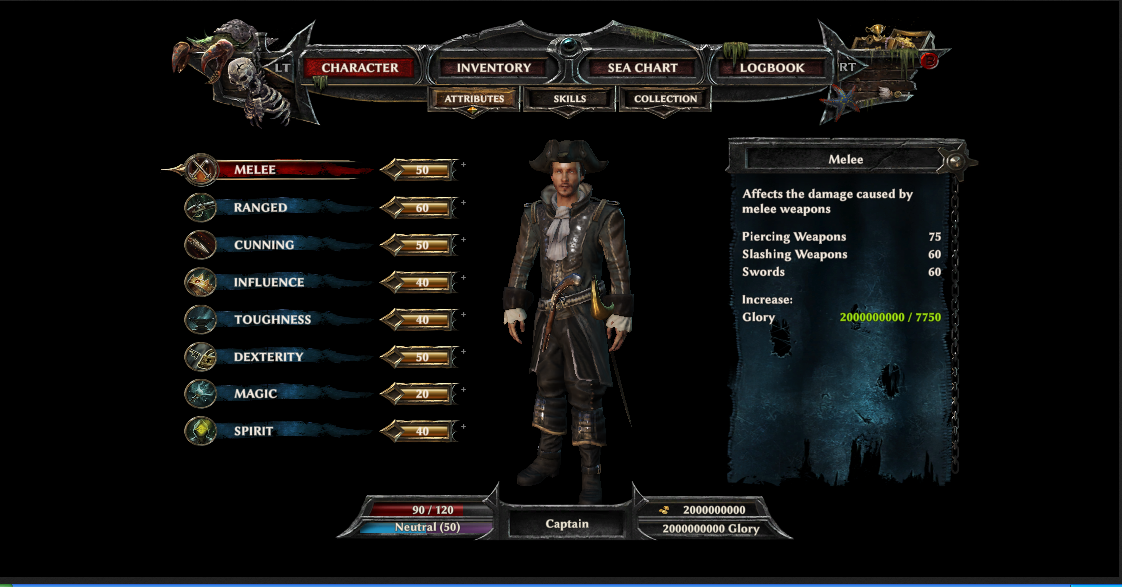Pick the Influence attribute row
The width and height of the screenshot is (1122, 587).
point(269,283)
